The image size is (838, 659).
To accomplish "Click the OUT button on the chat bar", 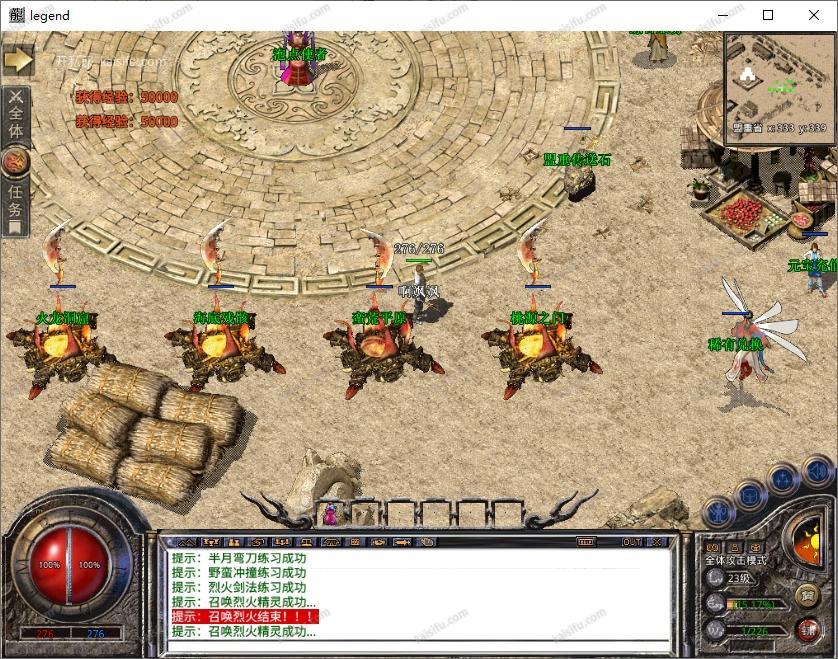I will click(x=632, y=542).
